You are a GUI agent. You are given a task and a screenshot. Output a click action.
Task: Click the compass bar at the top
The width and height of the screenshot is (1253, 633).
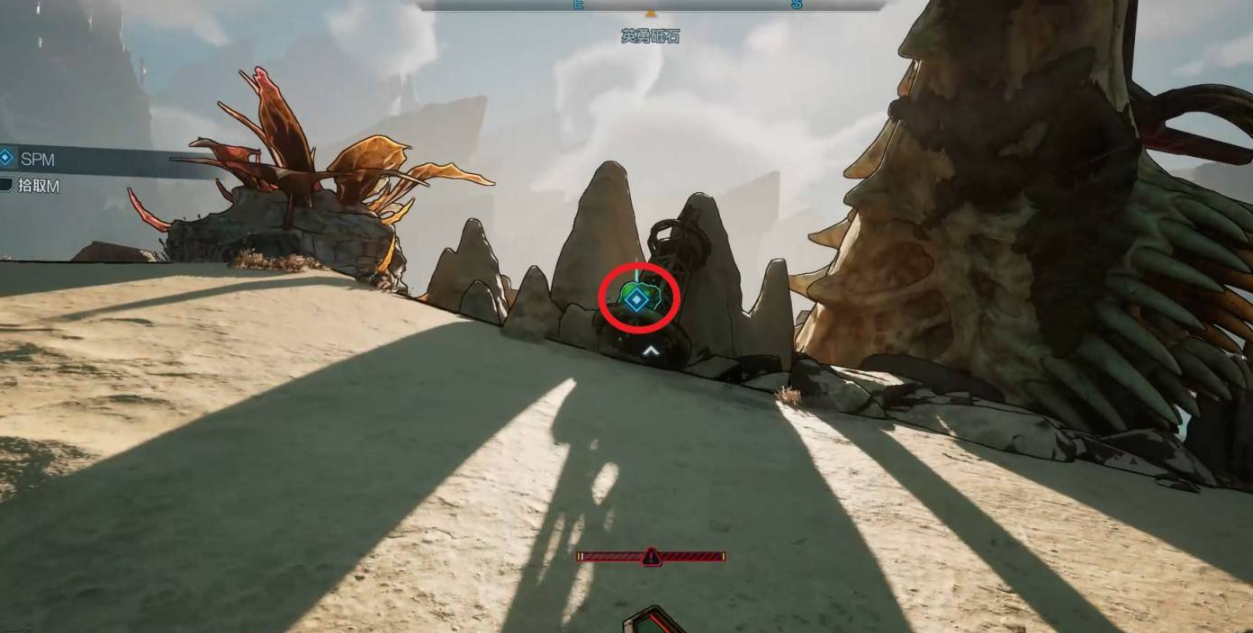point(651,5)
